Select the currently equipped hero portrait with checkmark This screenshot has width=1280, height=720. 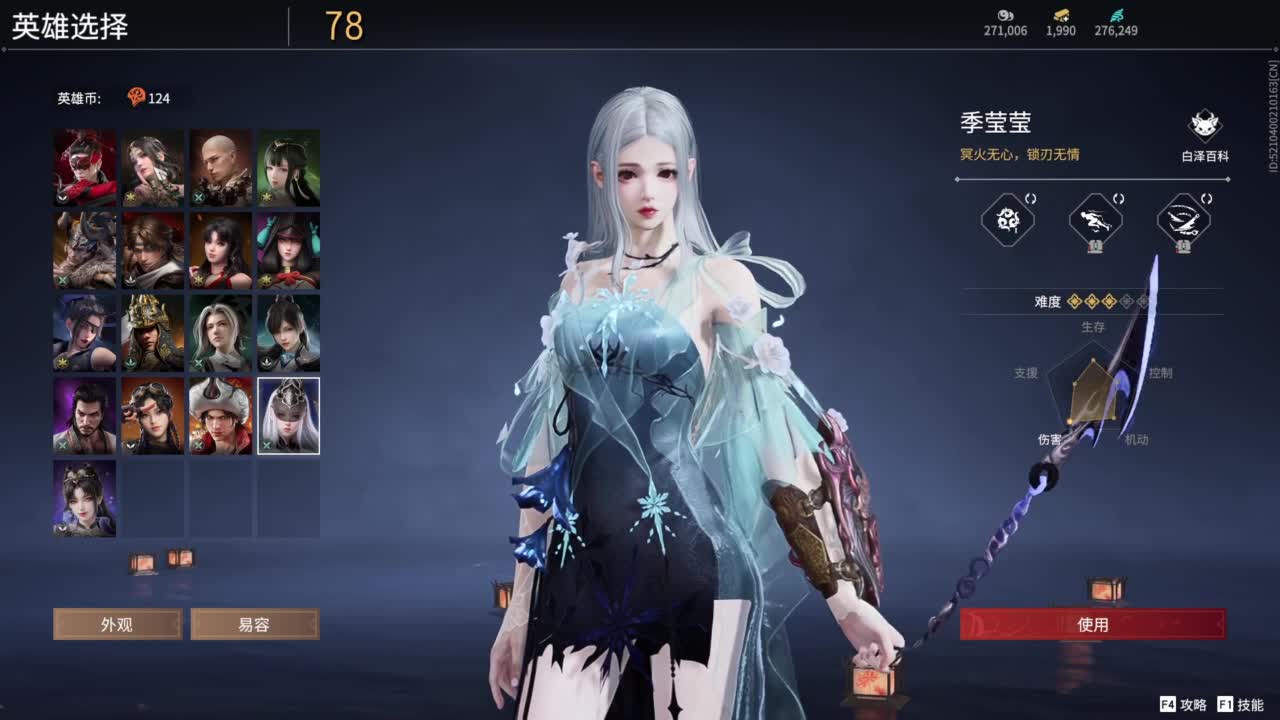coord(287,415)
